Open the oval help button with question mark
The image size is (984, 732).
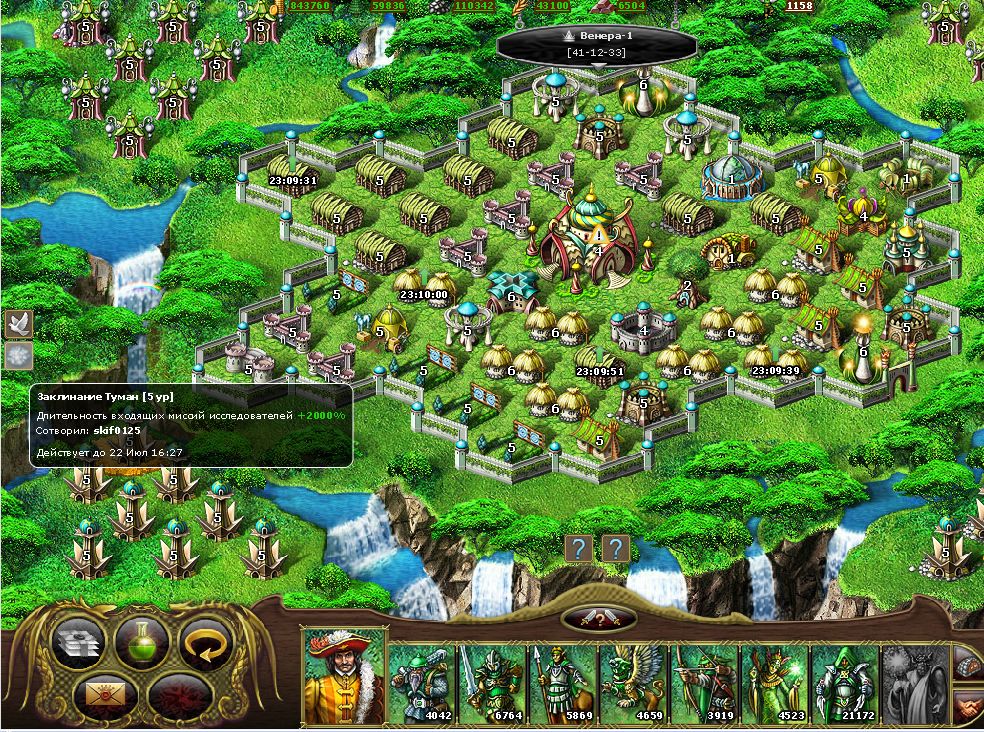click(600, 619)
